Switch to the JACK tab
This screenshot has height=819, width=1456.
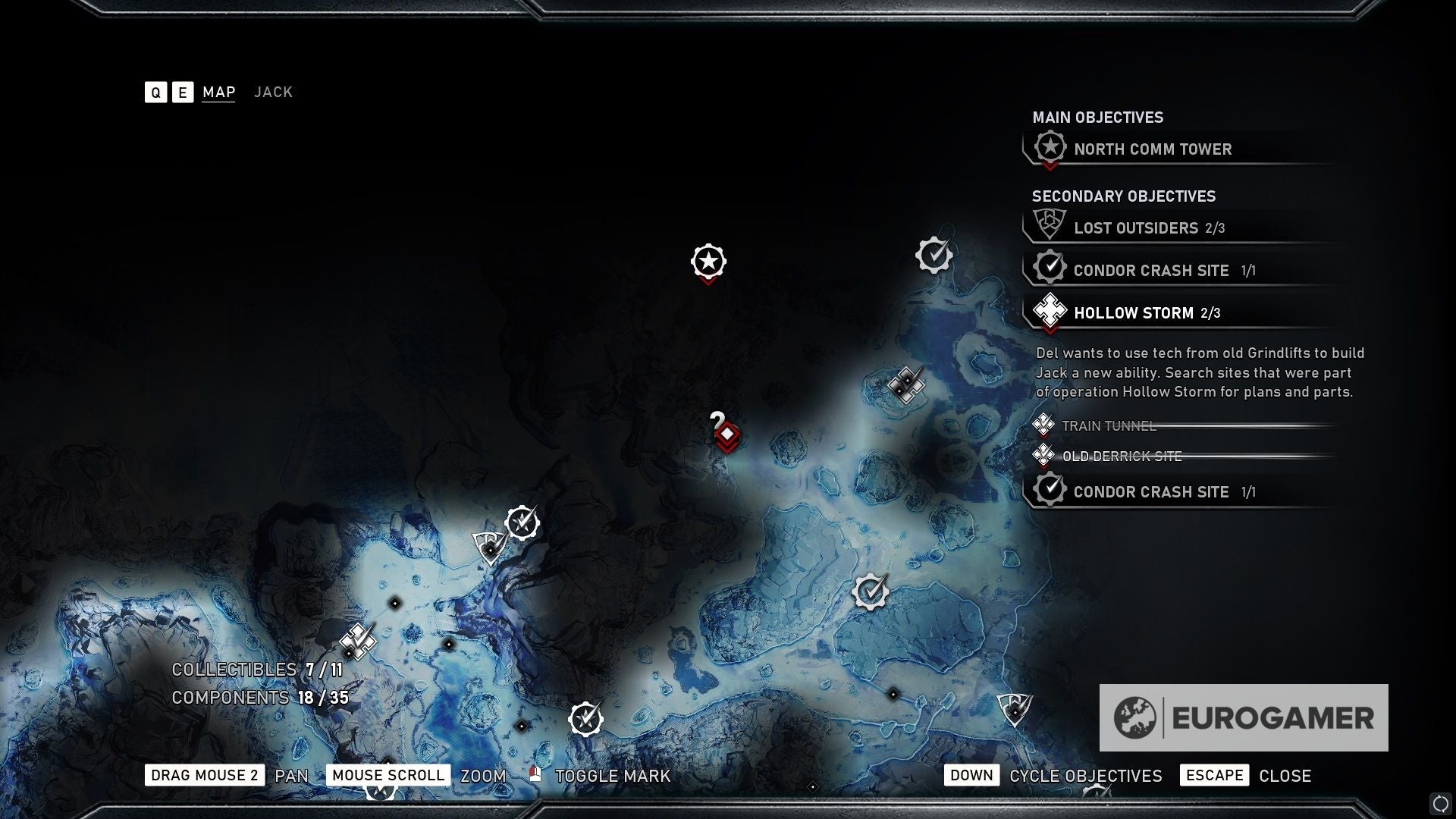[x=273, y=92]
